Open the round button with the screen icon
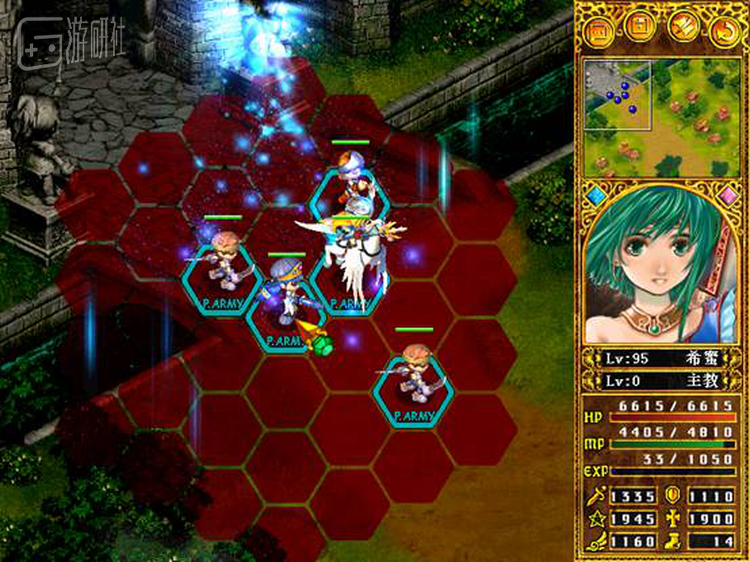This screenshot has height=562, width=750. click(x=599, y=29)
